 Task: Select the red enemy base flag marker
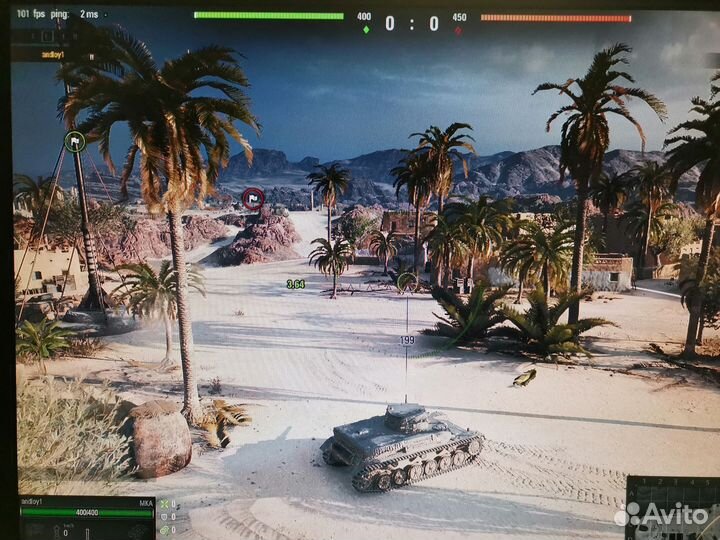pyautogui.click(x=253, y=197)
